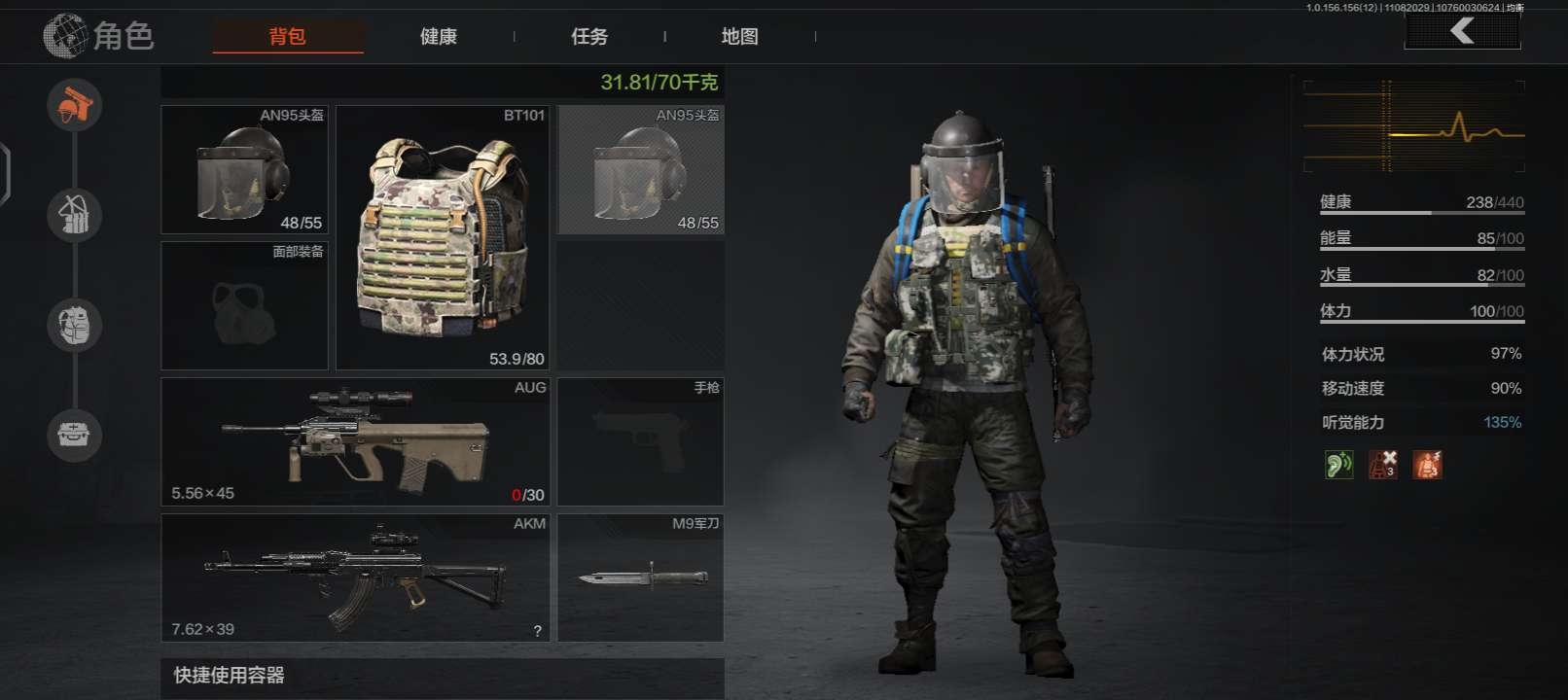This screenshot has height=700, width=1568.
Task: Select the equipped AN95 helmet slot
Action: point(244,169)
